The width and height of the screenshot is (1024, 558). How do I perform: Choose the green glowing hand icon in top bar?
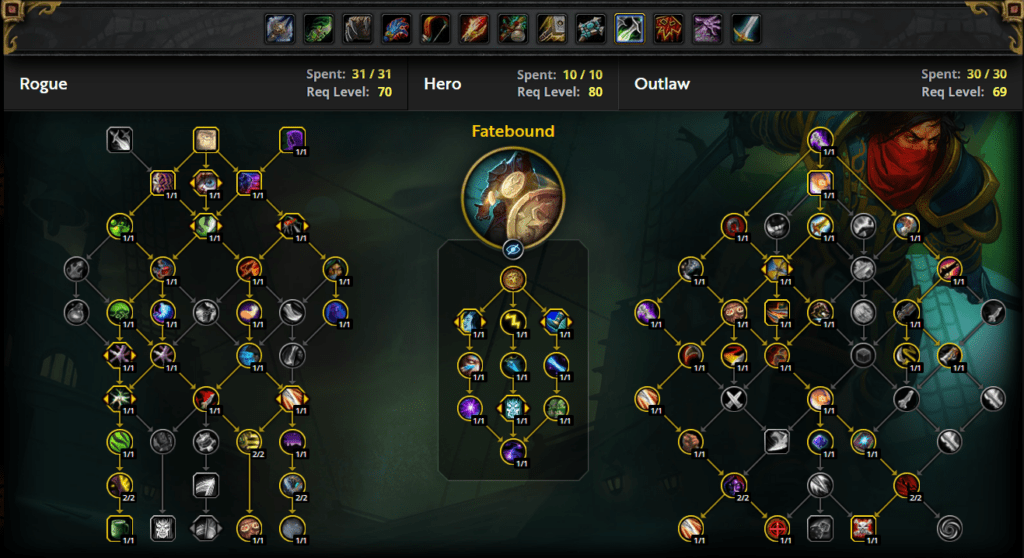(x=318, y=28)
